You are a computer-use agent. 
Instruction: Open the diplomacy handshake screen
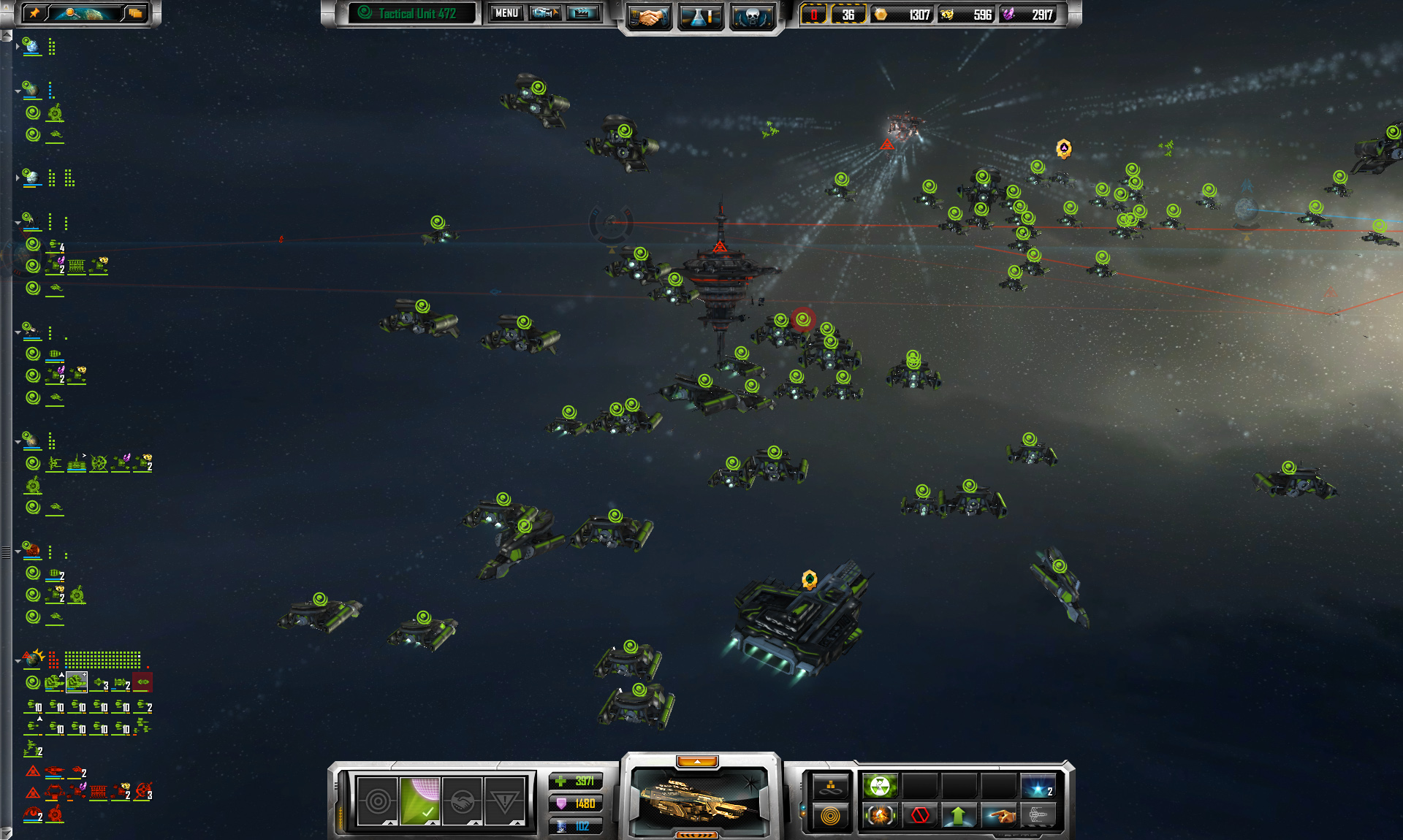(x=647, y=16)
